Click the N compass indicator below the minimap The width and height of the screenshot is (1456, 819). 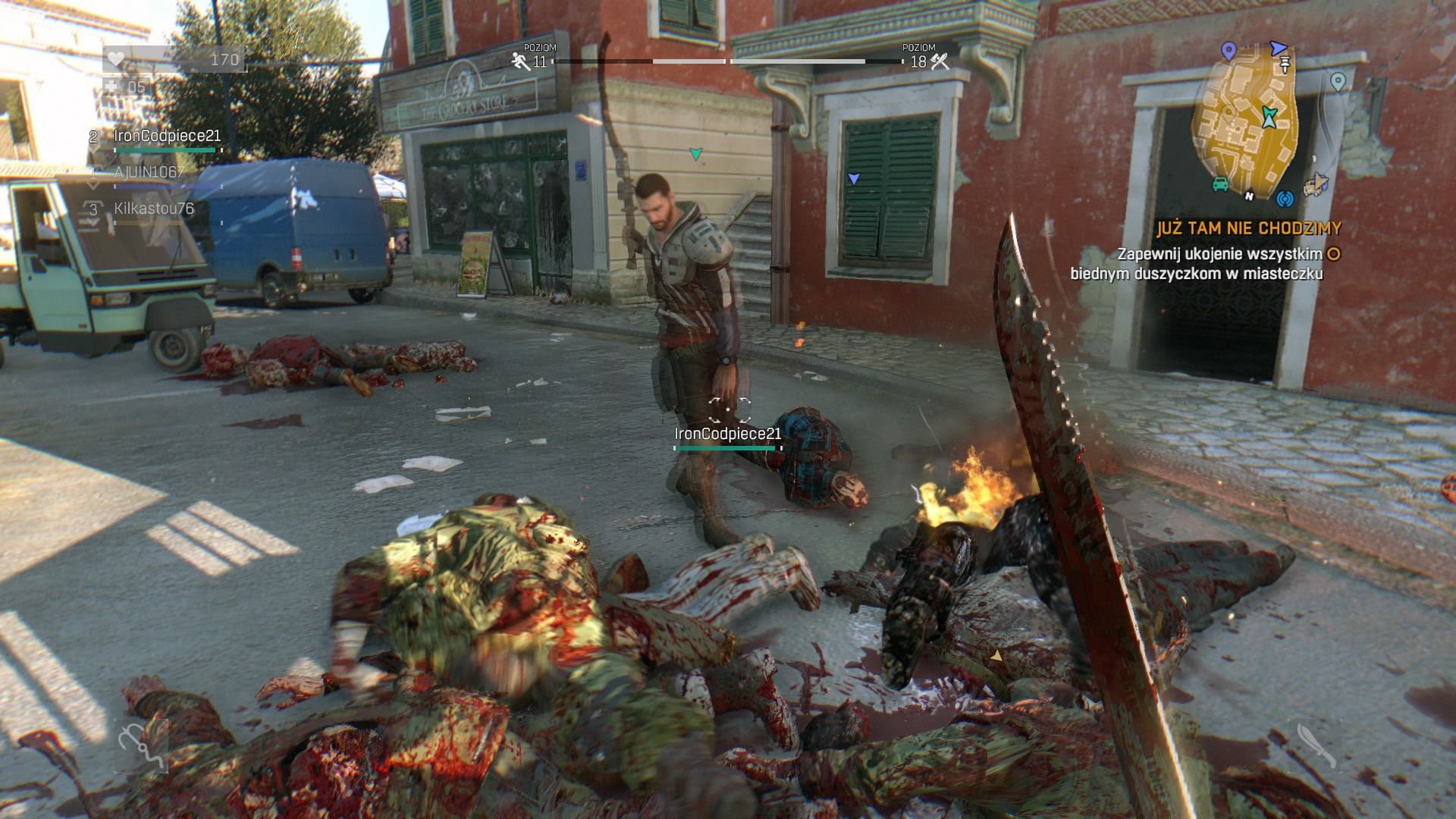[1249, 196]
